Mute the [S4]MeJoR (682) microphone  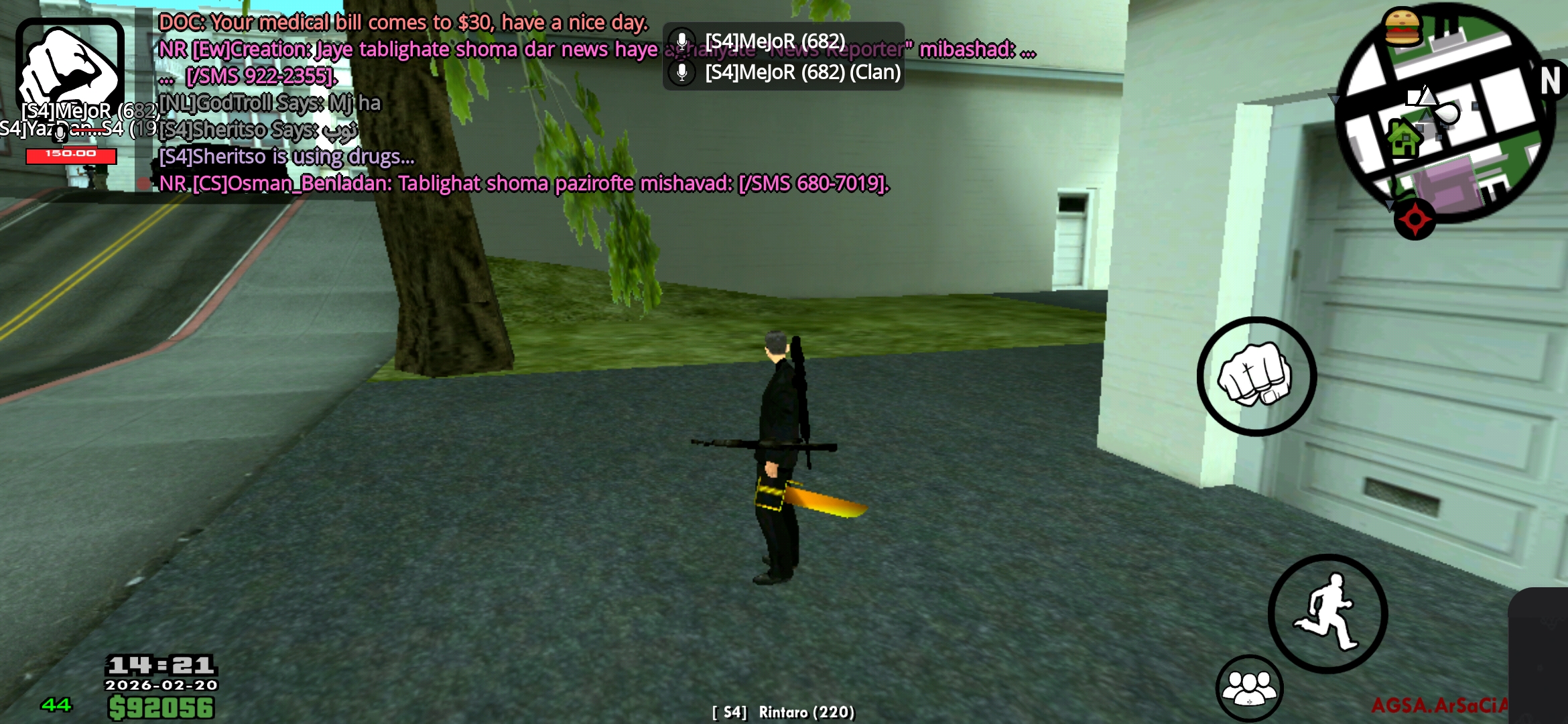click(x=682, y=40)
